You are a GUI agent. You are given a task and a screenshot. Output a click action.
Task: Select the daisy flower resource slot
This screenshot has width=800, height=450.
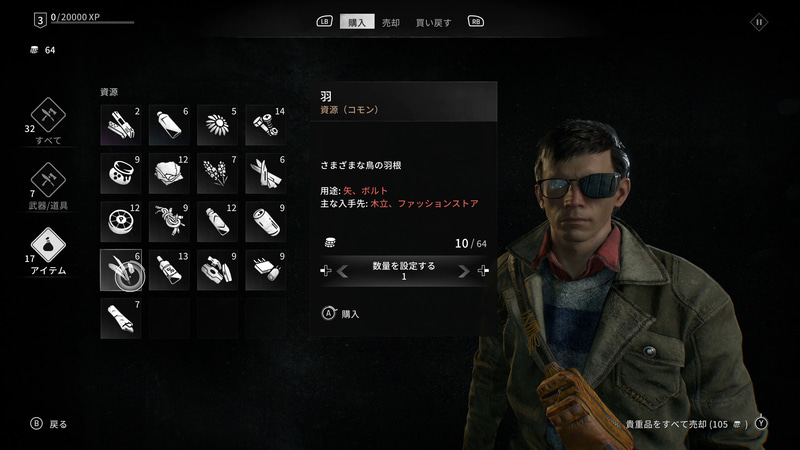218,125
